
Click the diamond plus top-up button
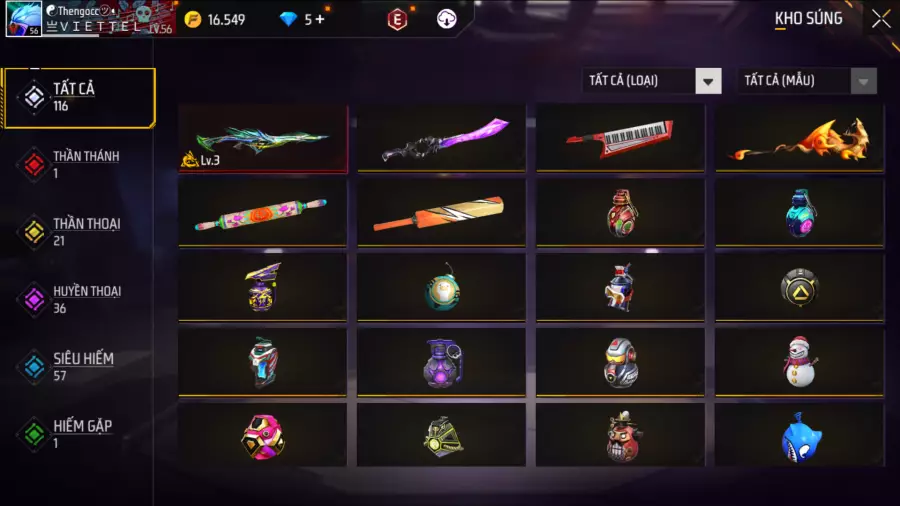tap(320, 19)
